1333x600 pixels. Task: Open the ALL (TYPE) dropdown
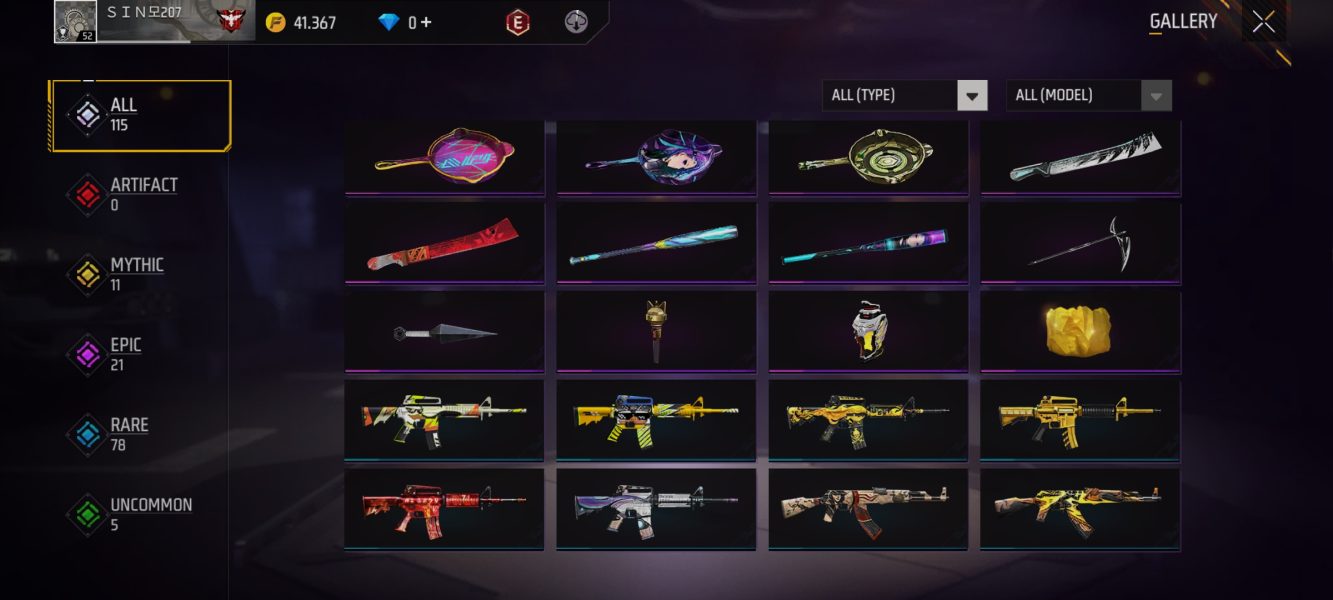pyautogui.click(x=905, y=95)
